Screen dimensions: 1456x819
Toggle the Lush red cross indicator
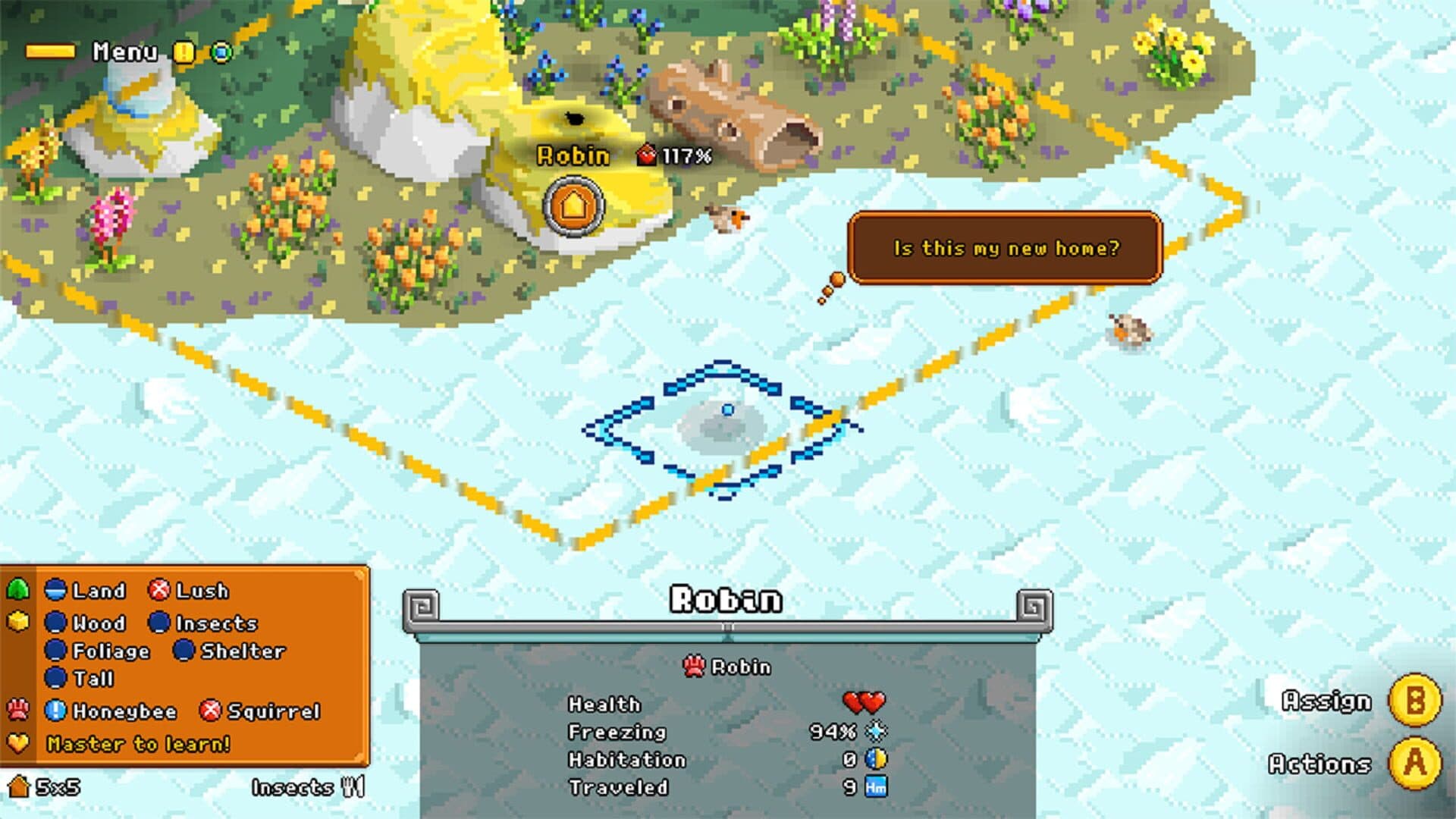[x=159, y=590]
